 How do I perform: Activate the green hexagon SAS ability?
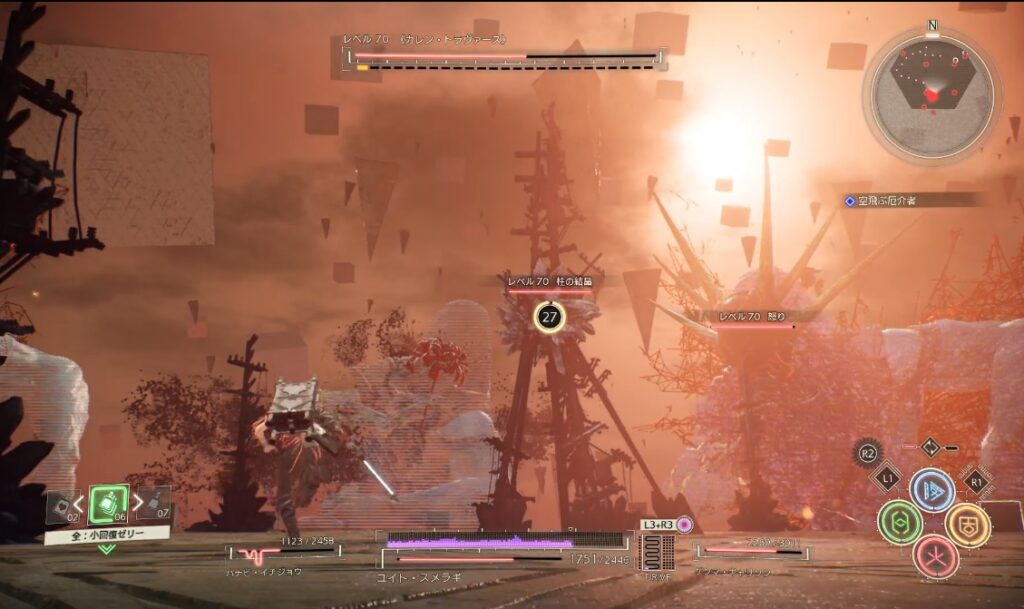pyautogui.click(x=899, y=522)
